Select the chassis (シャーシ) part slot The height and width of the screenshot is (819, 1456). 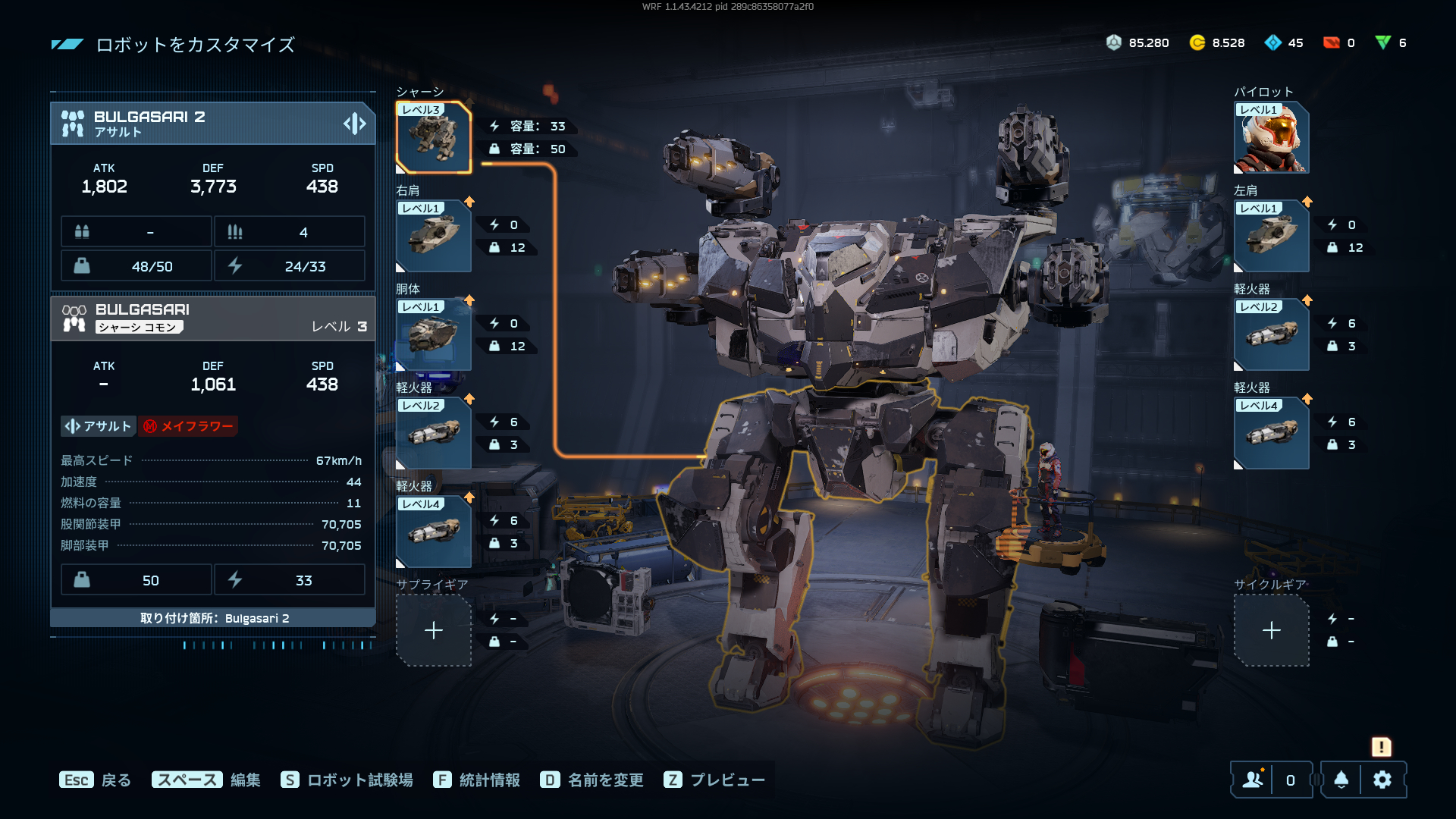(434, 138)
